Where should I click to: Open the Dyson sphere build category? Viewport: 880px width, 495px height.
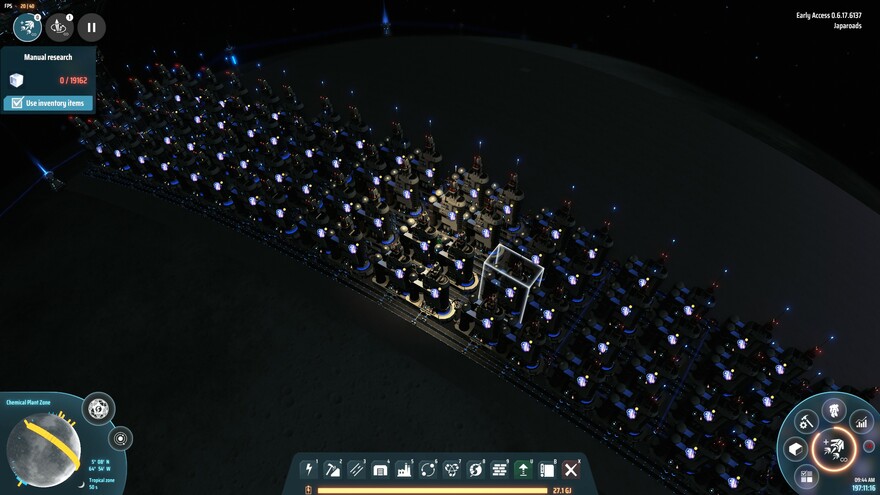(x=475, y=469)
